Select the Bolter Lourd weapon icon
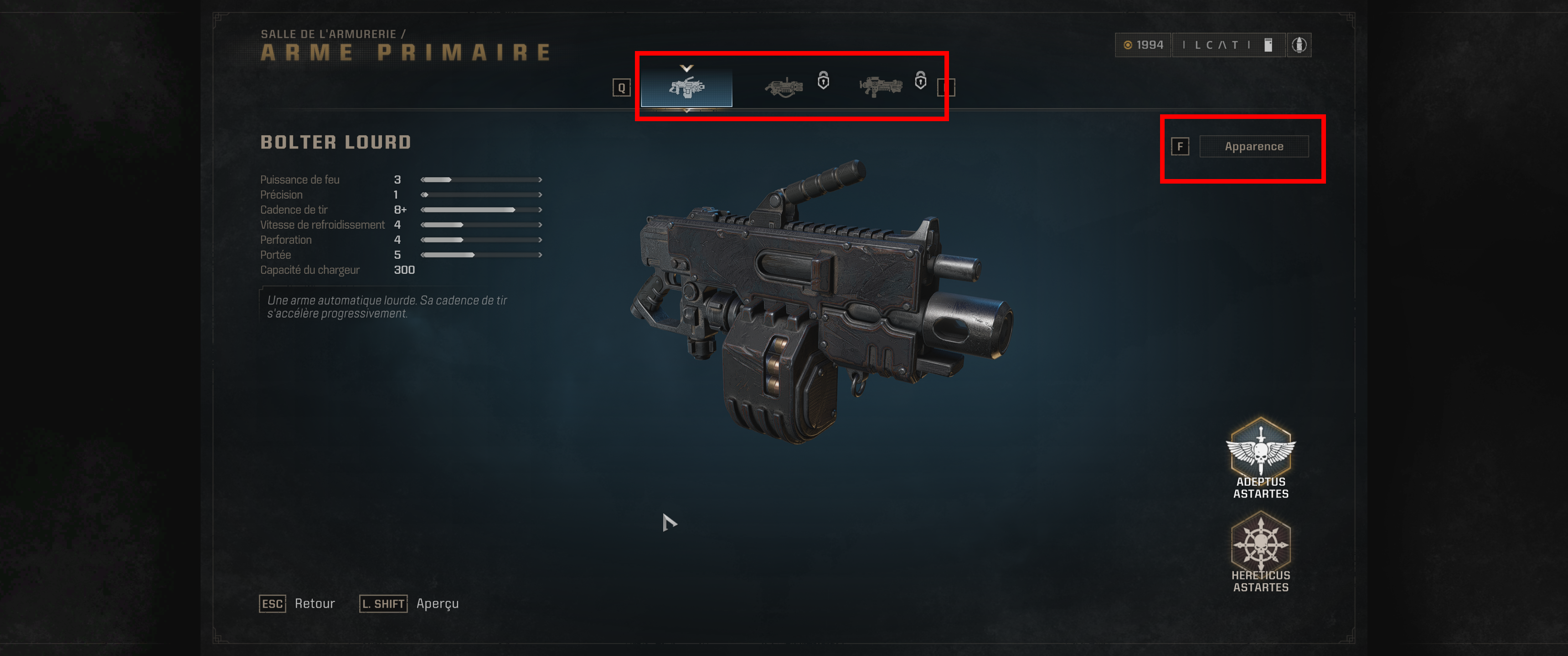The height and width of the screenshot is (656, 1568). 687,87
